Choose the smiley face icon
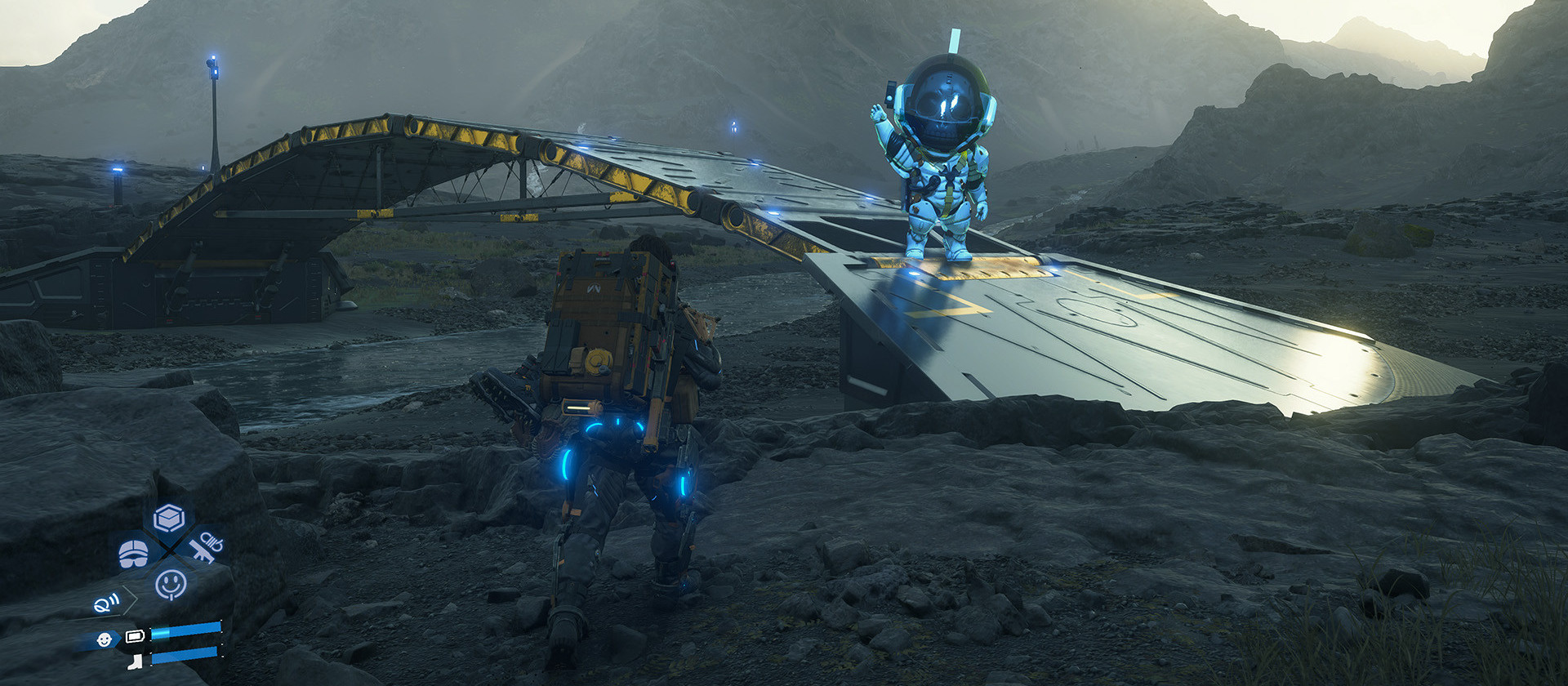 171,584
